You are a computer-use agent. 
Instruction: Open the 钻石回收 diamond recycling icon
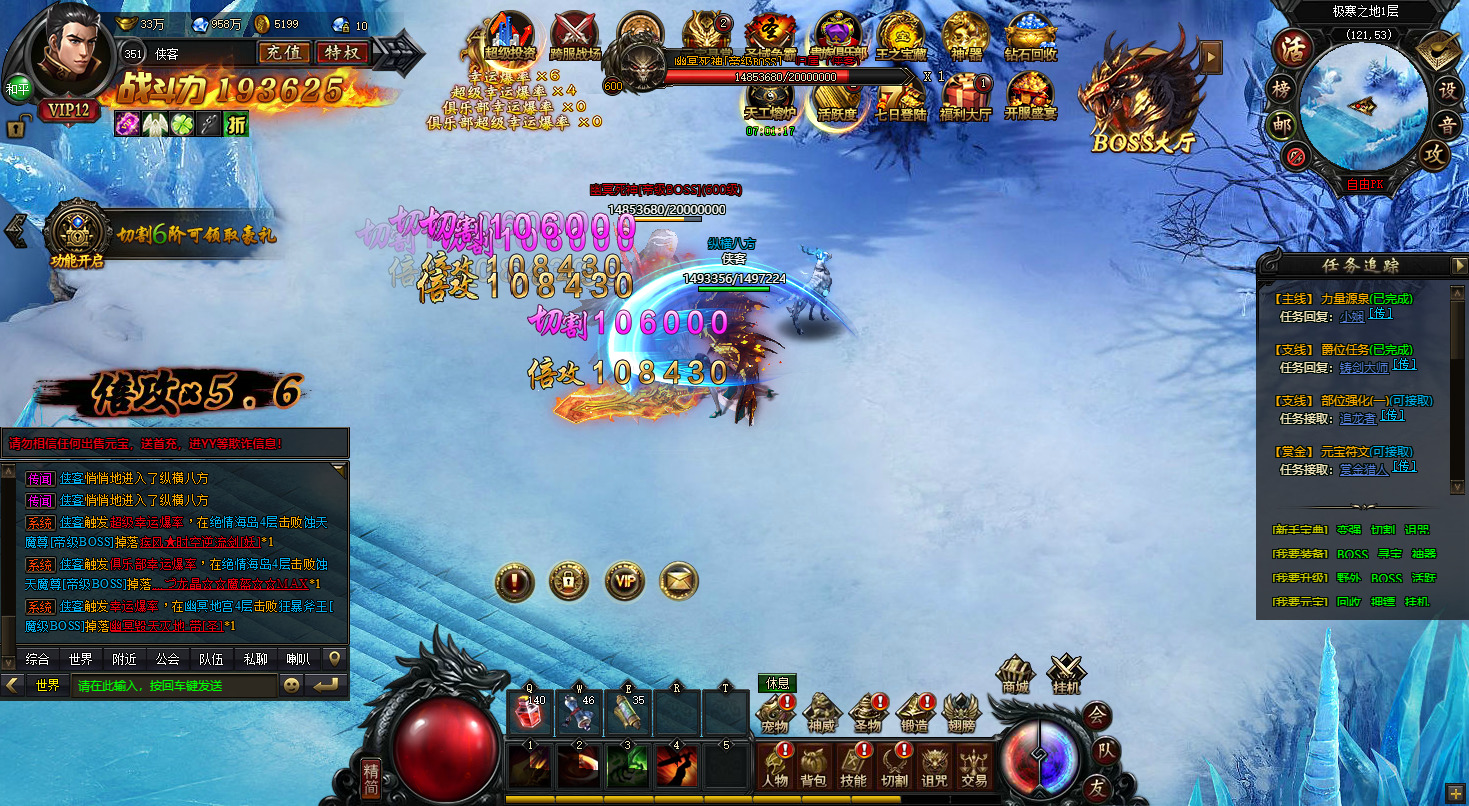(x=1030, y=38)
